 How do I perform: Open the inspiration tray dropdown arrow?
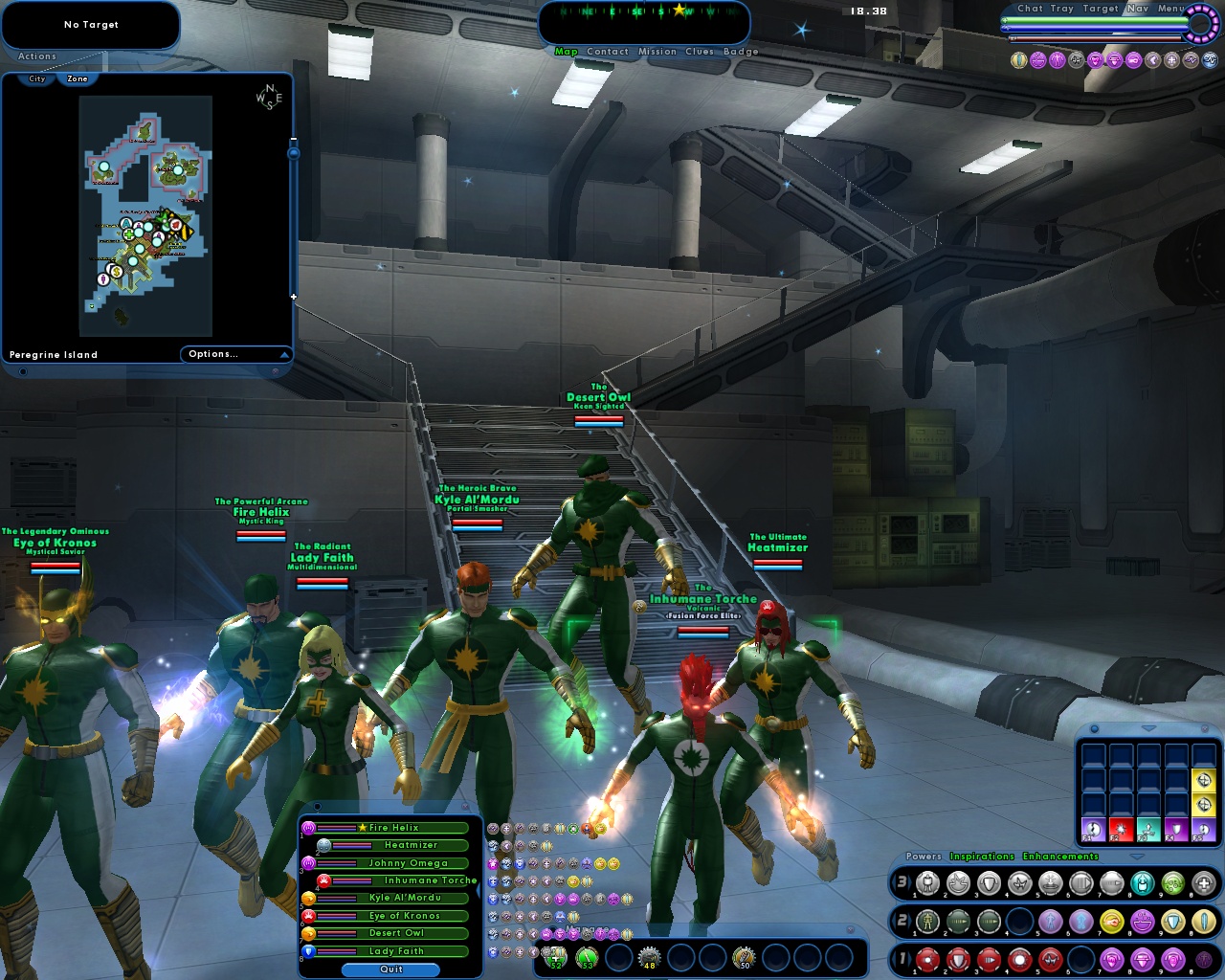1147,728
